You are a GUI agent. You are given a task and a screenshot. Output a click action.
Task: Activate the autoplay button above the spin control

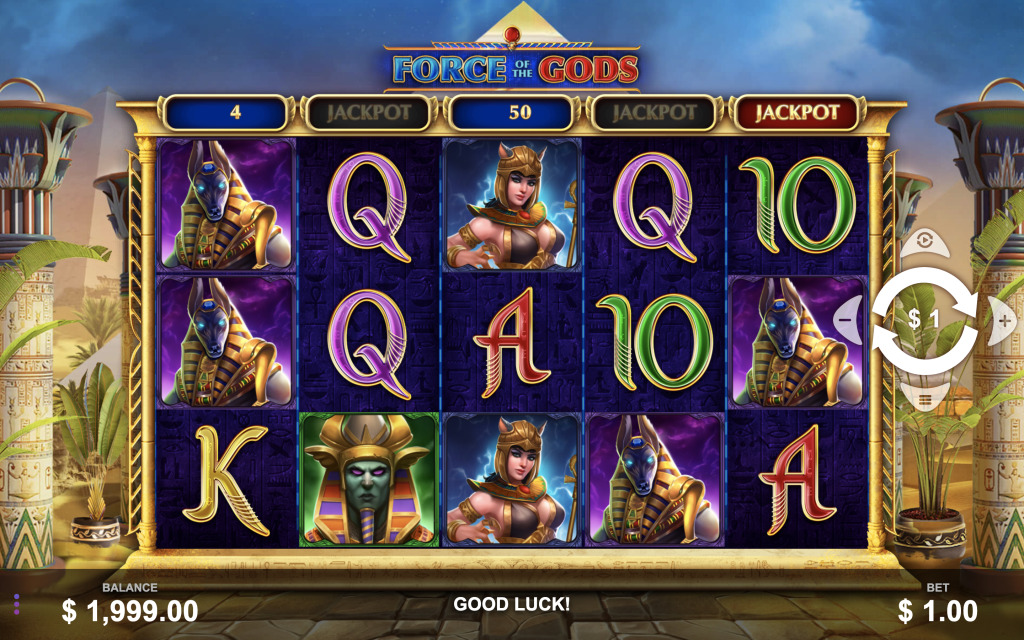(924, 241)
